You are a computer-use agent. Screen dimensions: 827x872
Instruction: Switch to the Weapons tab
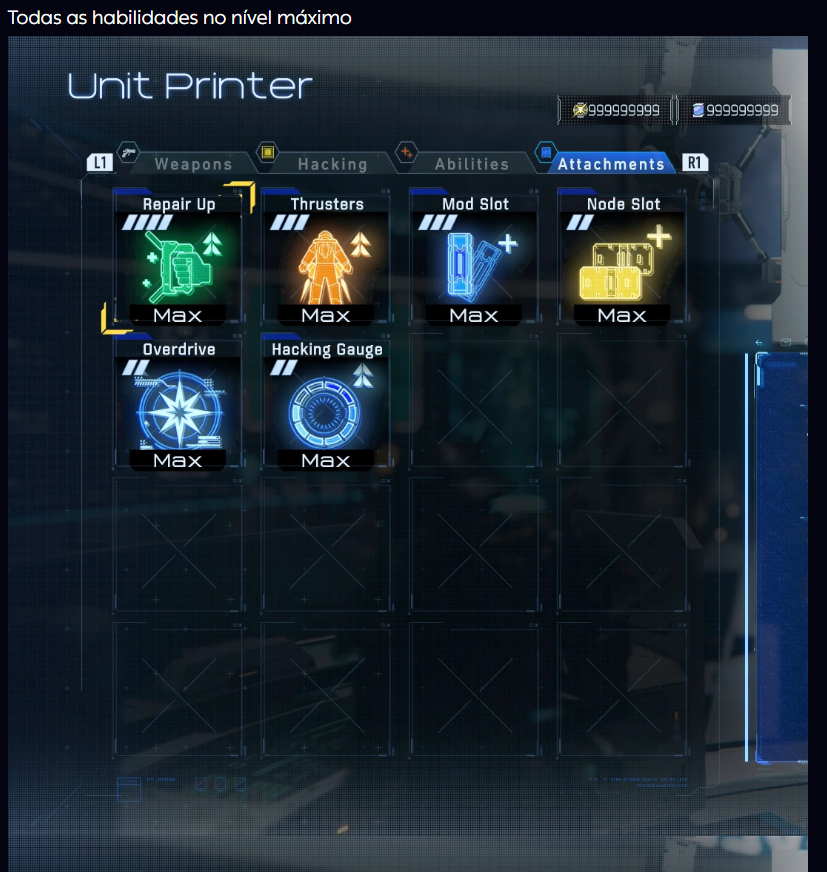click(192, 164)
